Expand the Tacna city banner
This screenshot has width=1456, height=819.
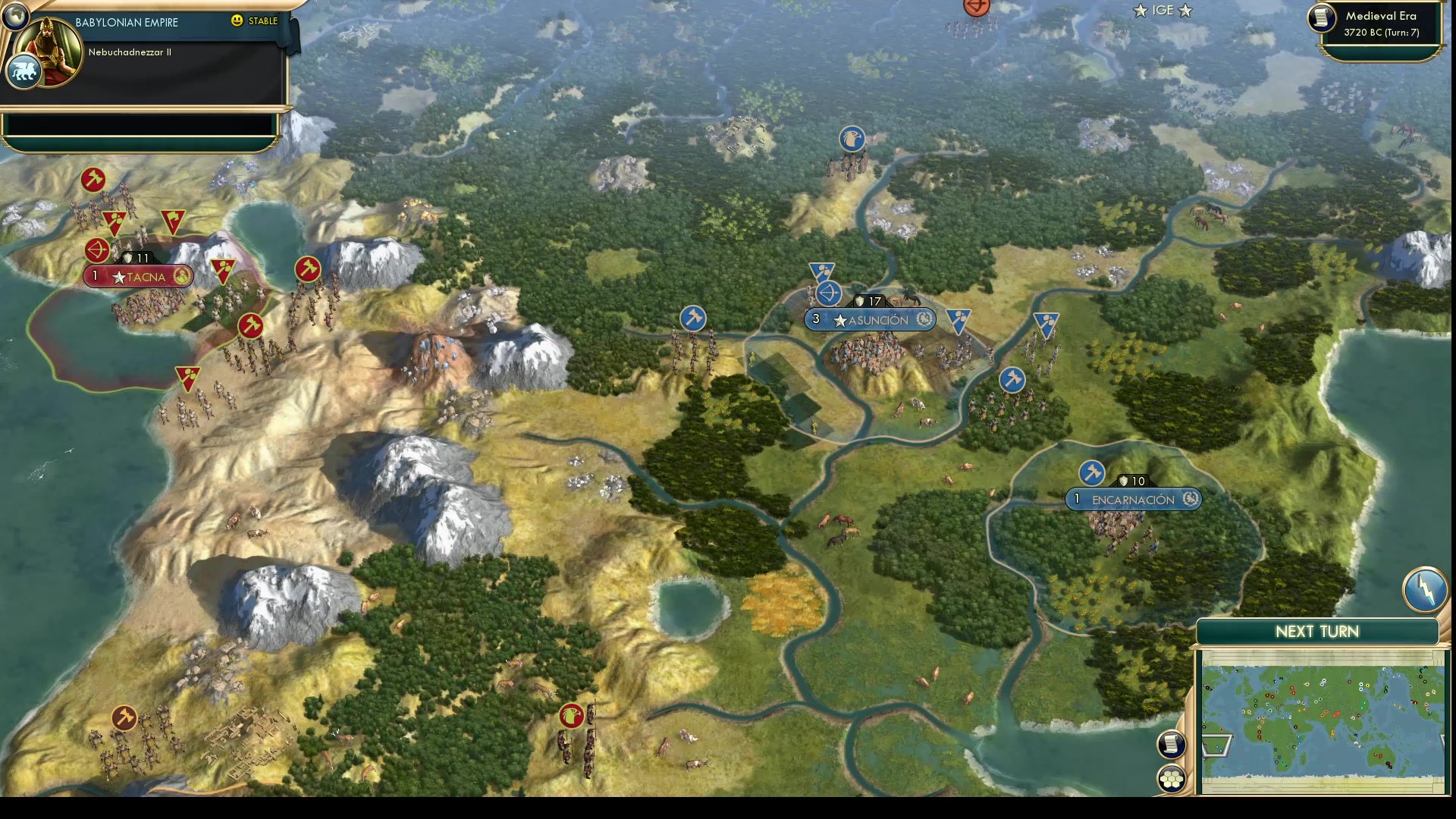tap(138, 277)
